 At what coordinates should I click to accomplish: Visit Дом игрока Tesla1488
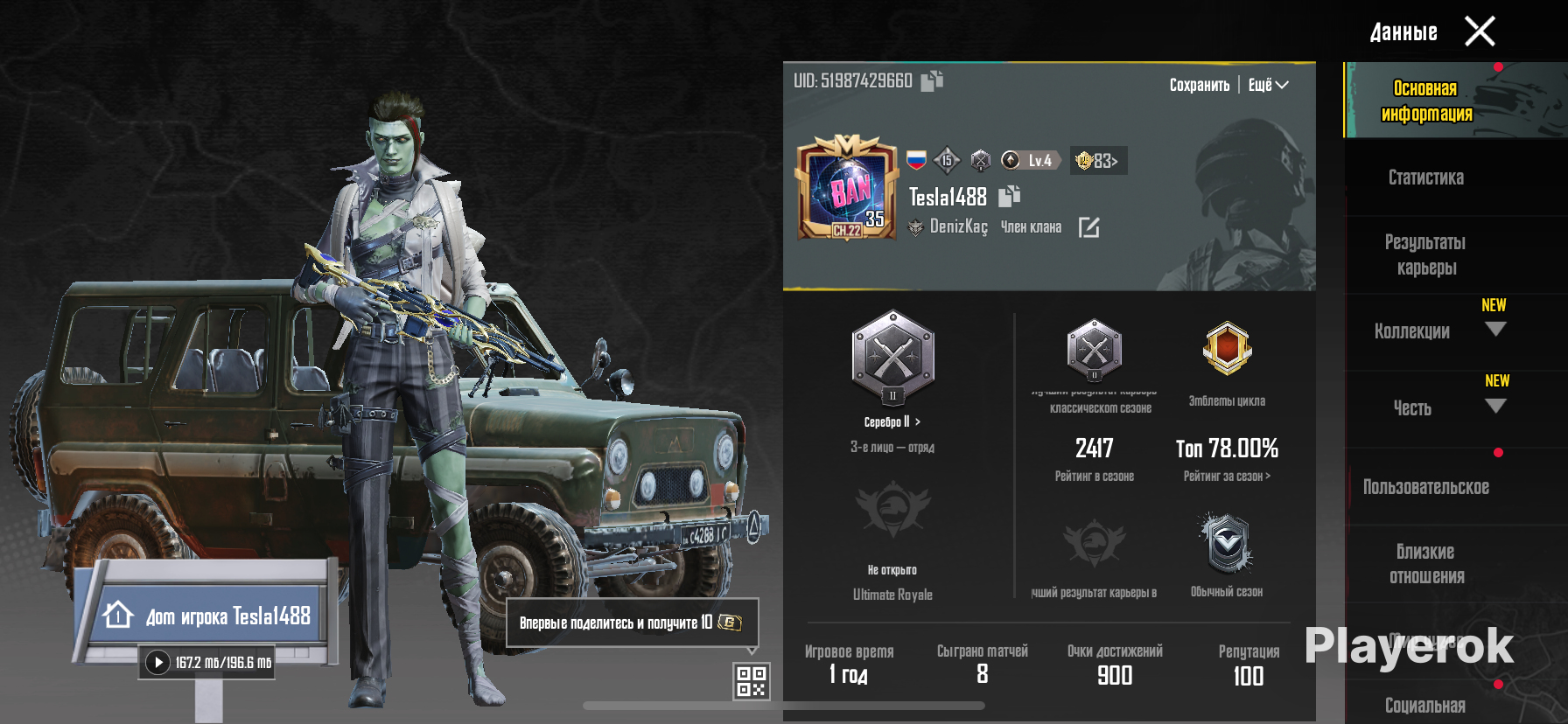(210, 616)
